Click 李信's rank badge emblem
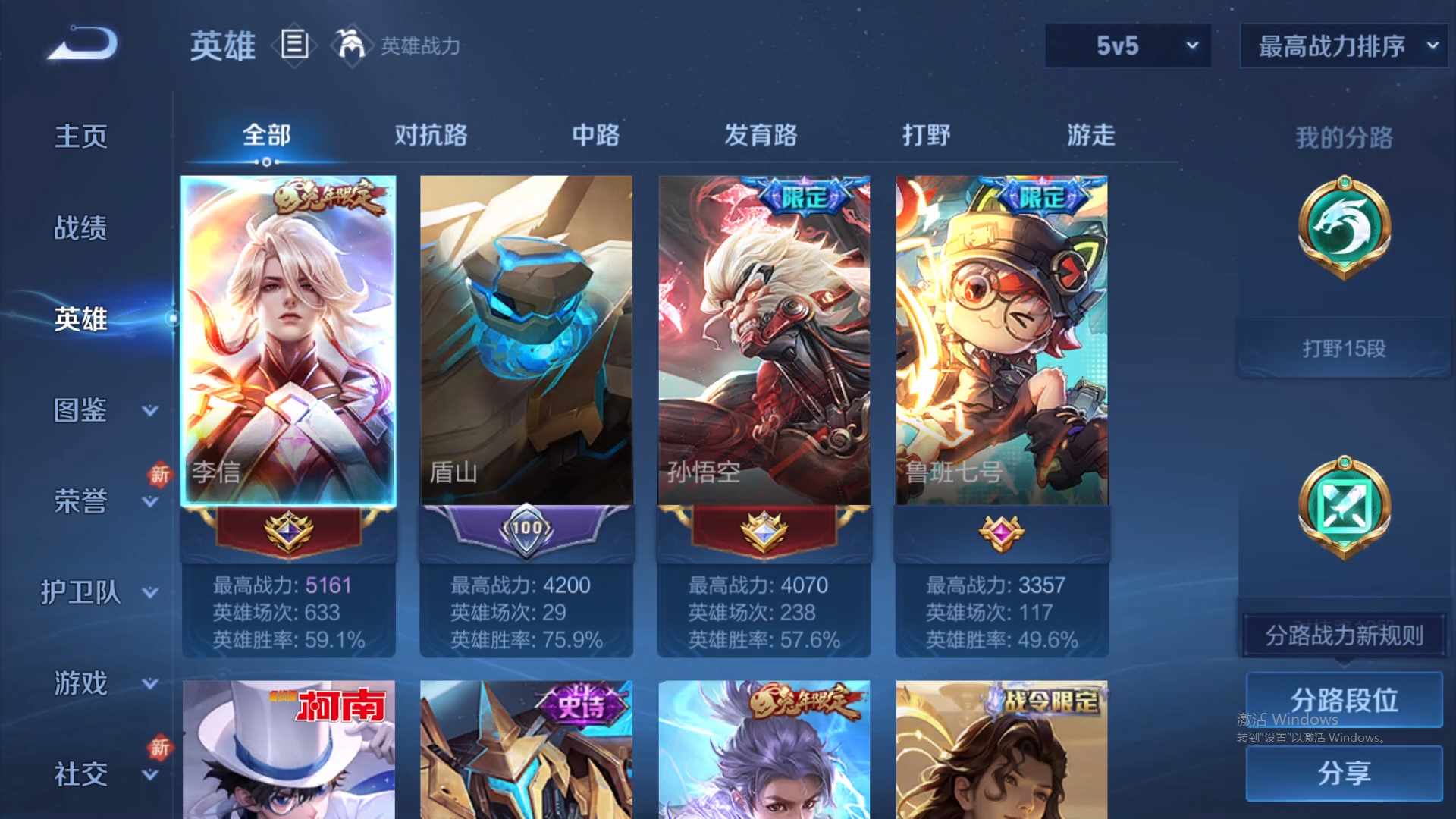Screen dimensions: 1456x819 (x=288, y=531)
